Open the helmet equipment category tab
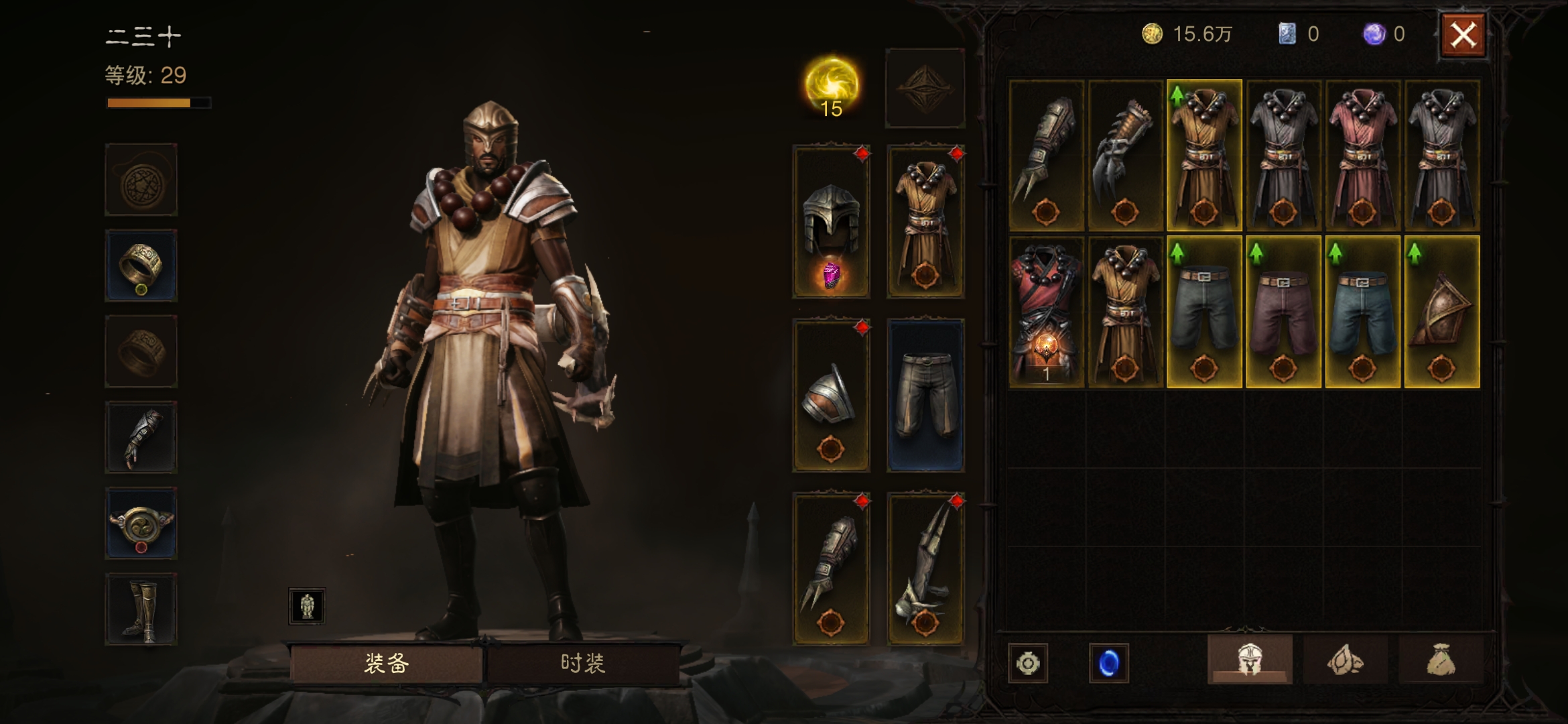This screenshot has width=1568, height=724. tap(1249, 660)
